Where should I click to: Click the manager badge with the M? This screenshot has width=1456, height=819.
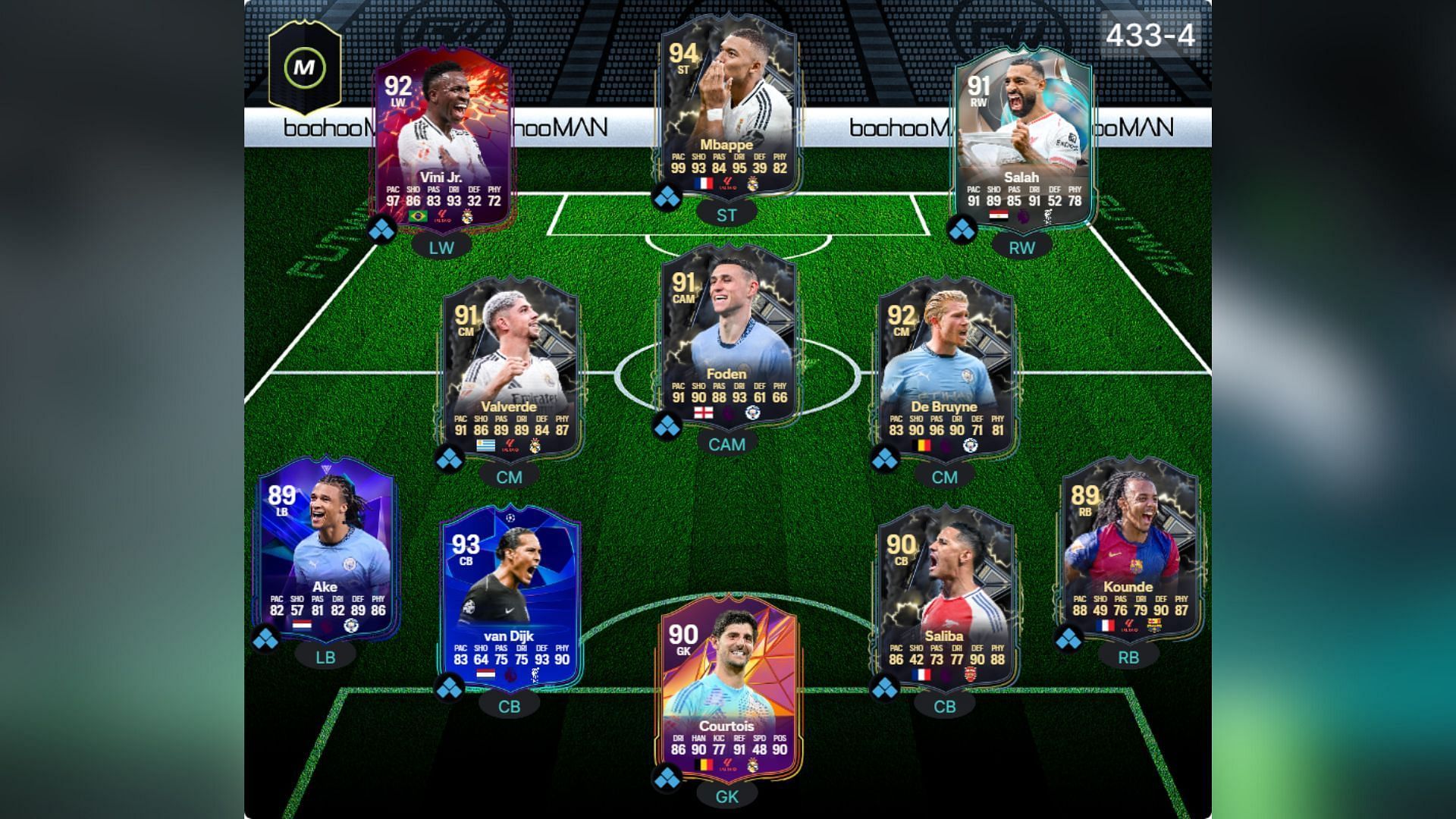[304, 67]
